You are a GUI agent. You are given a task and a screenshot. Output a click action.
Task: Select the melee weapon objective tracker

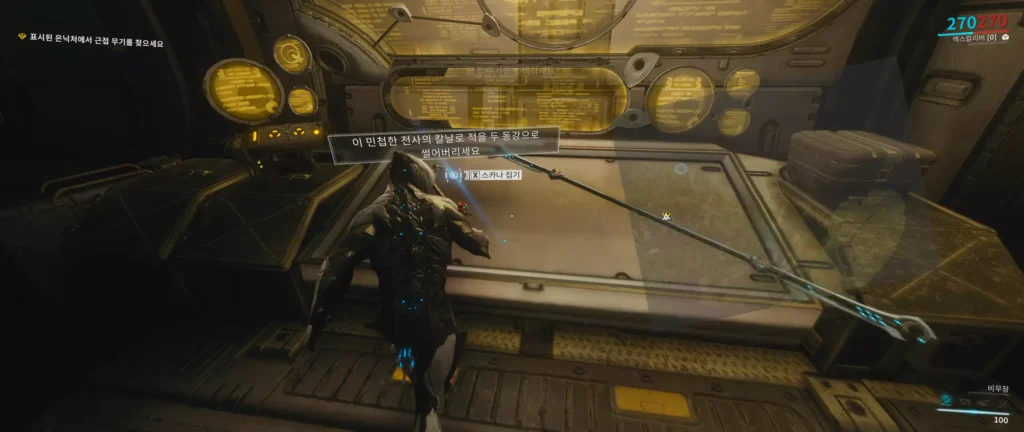pos(90,43)
